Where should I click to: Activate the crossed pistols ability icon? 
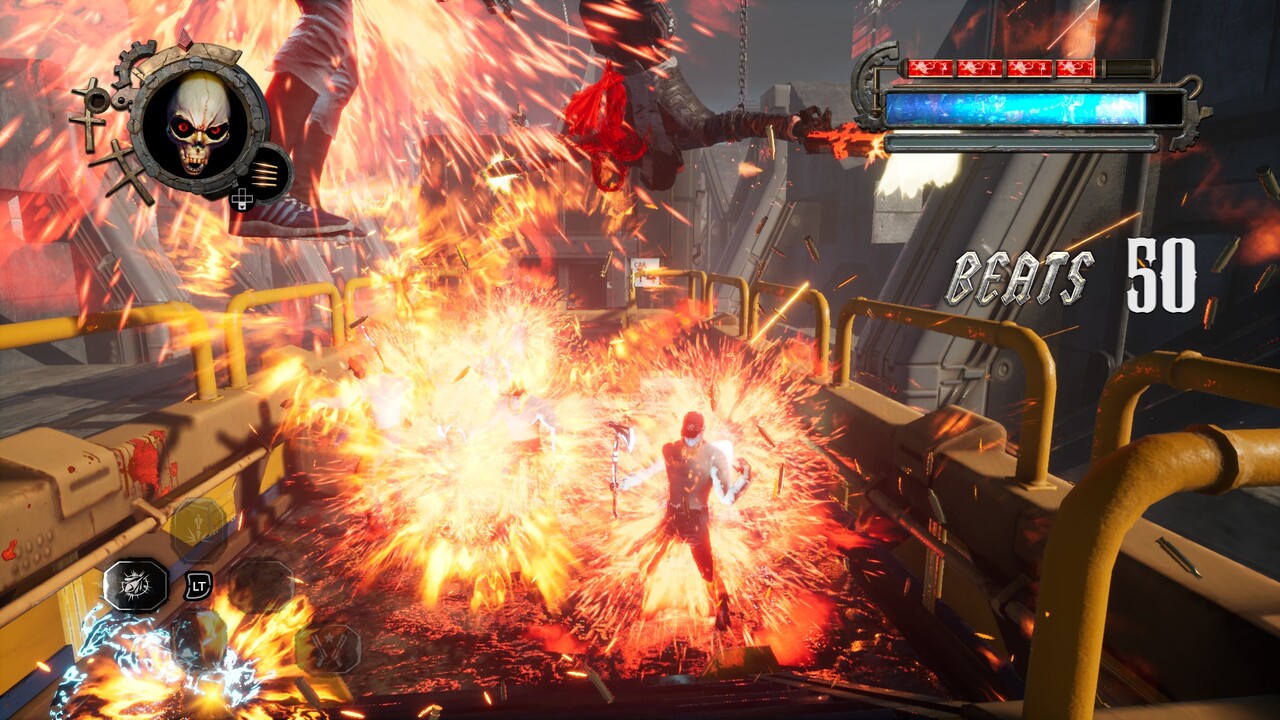(x=328, y=647)
